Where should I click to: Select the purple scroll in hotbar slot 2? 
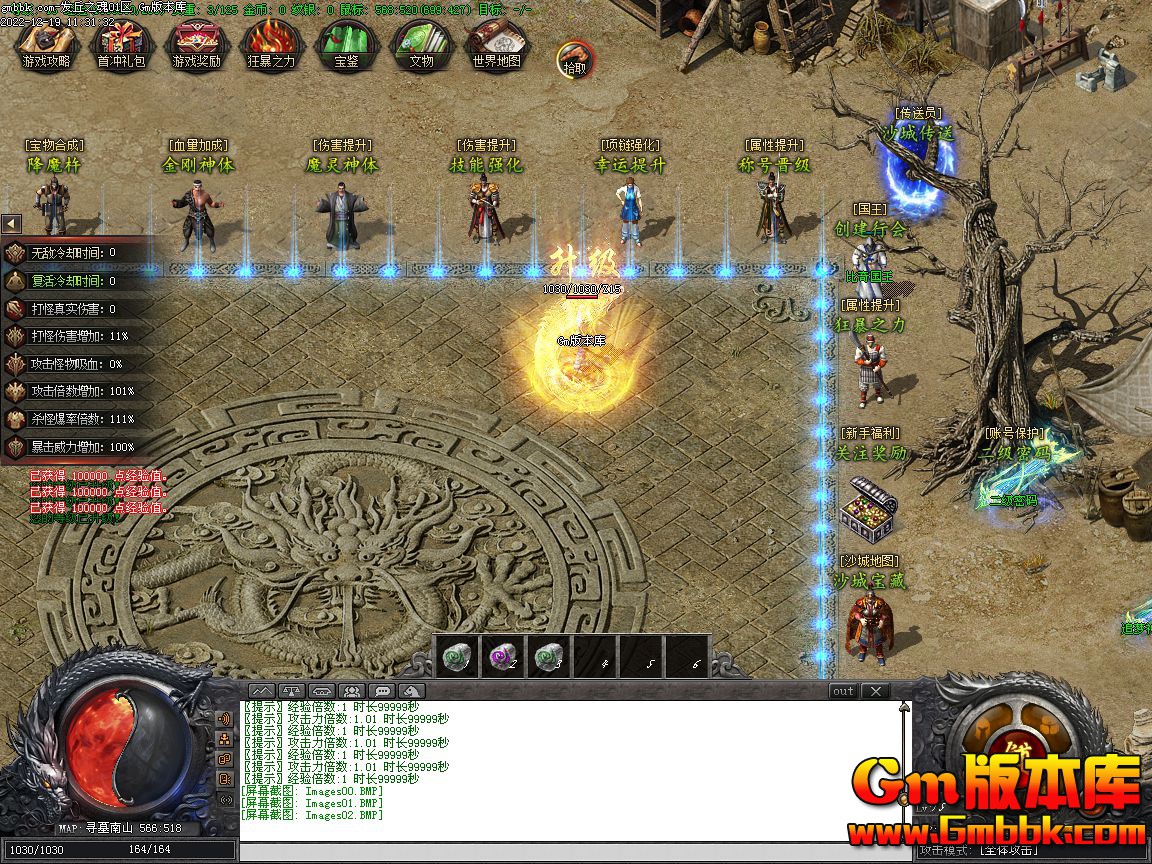coord(502,656)
